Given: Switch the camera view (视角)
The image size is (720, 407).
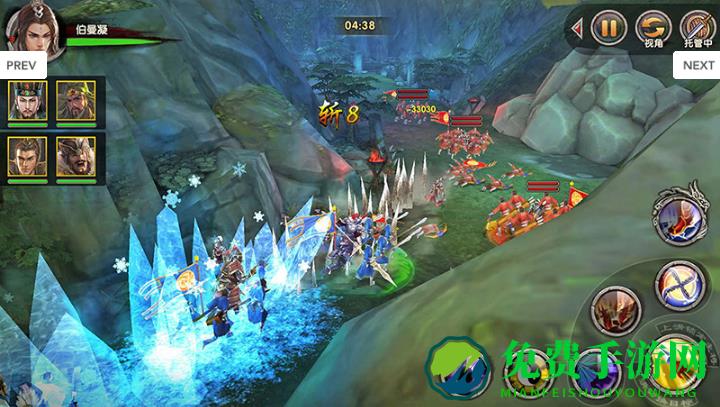Looking at the screenshot, I should coord(653,27).
